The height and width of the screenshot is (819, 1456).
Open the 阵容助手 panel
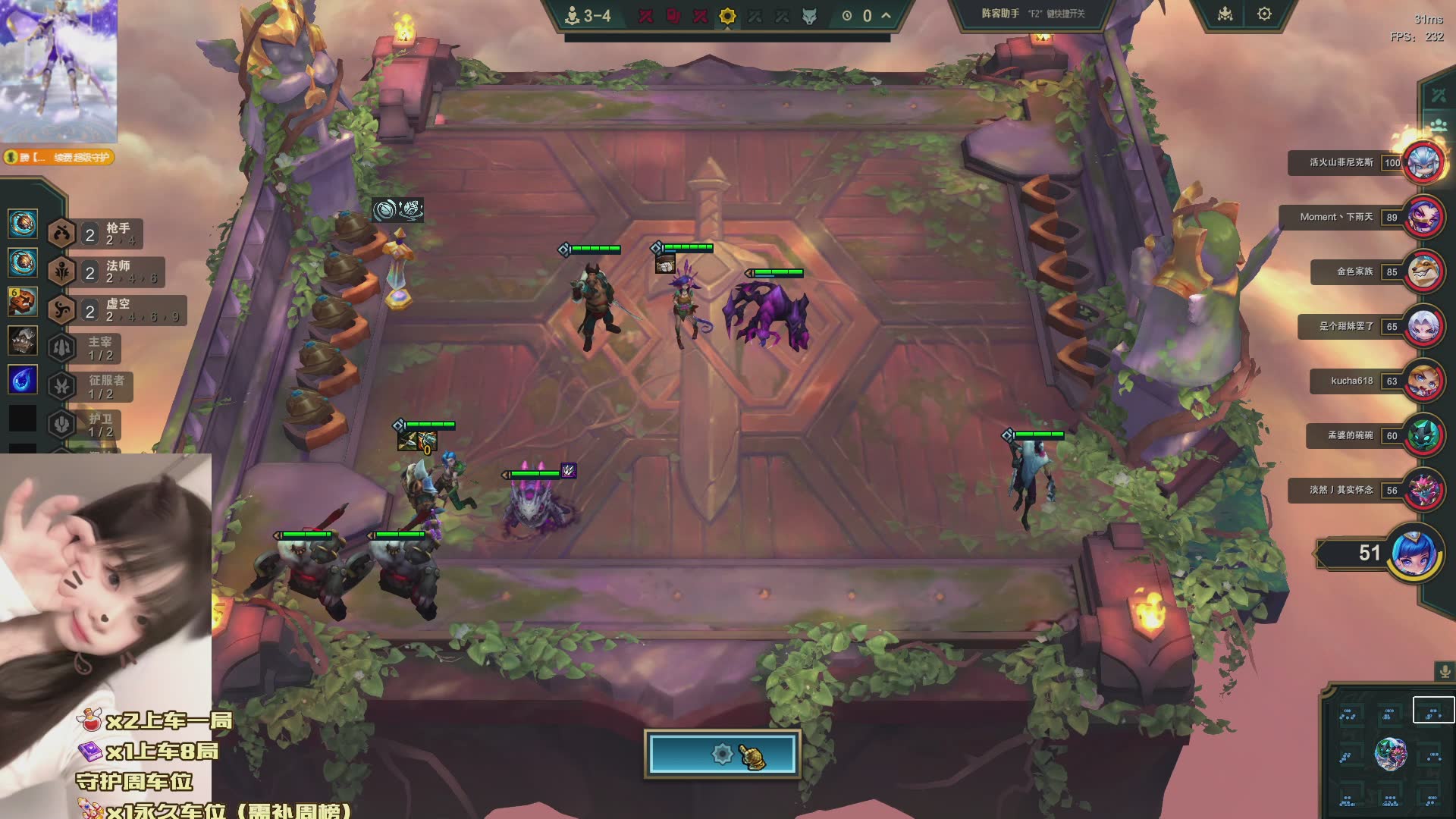[x=1033, y=14]
